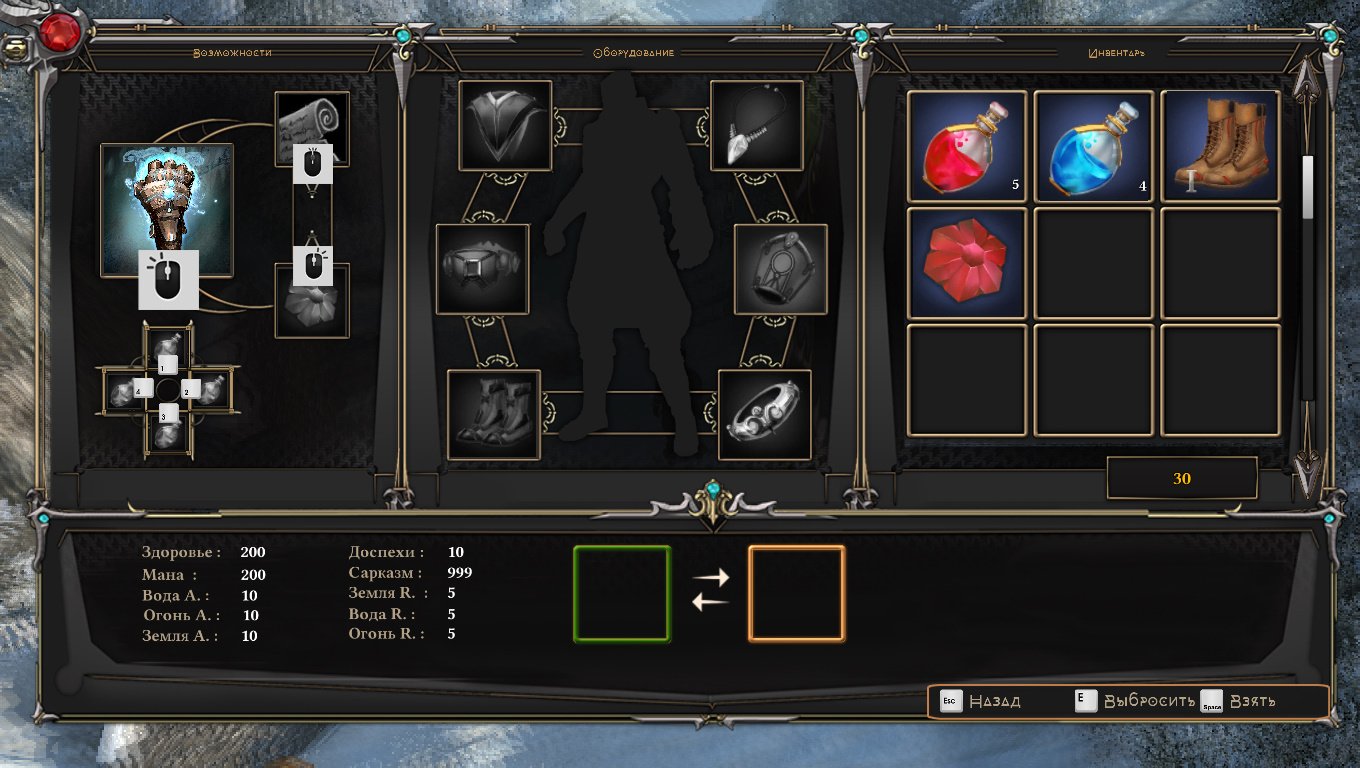Click the swap arrows between slots
Image resolution: width=1360 pixels, height=768 pixels.
[710, 590]
